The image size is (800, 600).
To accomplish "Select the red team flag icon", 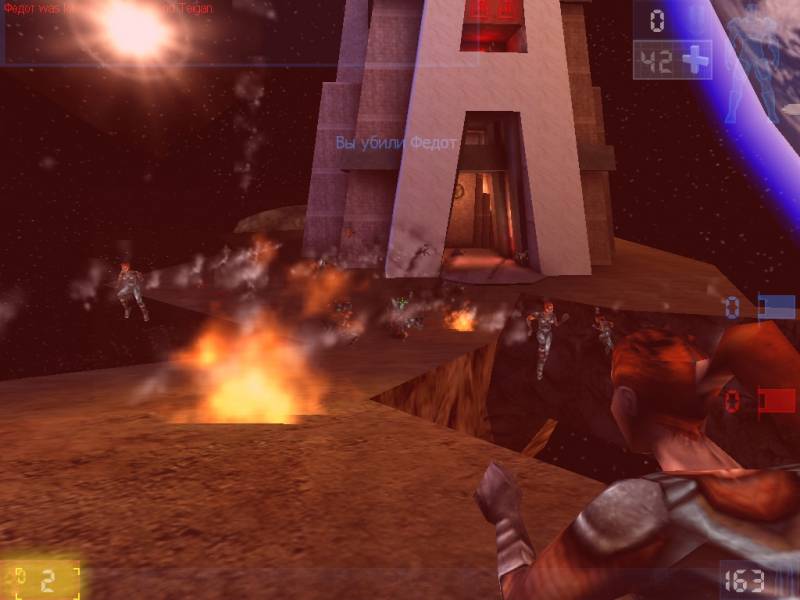I will pyautogui.click(x=776, y=401).
